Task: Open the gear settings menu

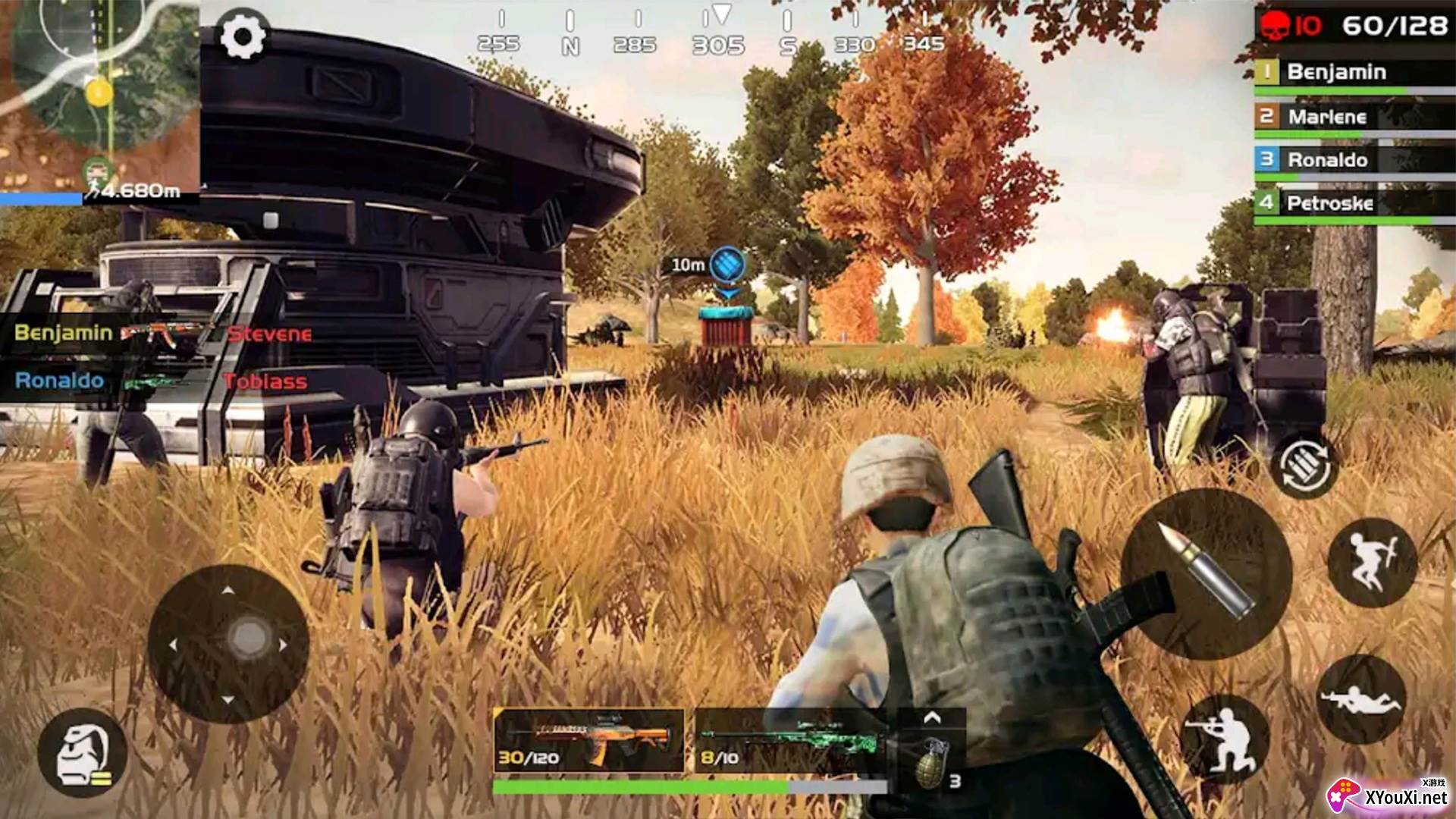Action: (x=242, y=36)
